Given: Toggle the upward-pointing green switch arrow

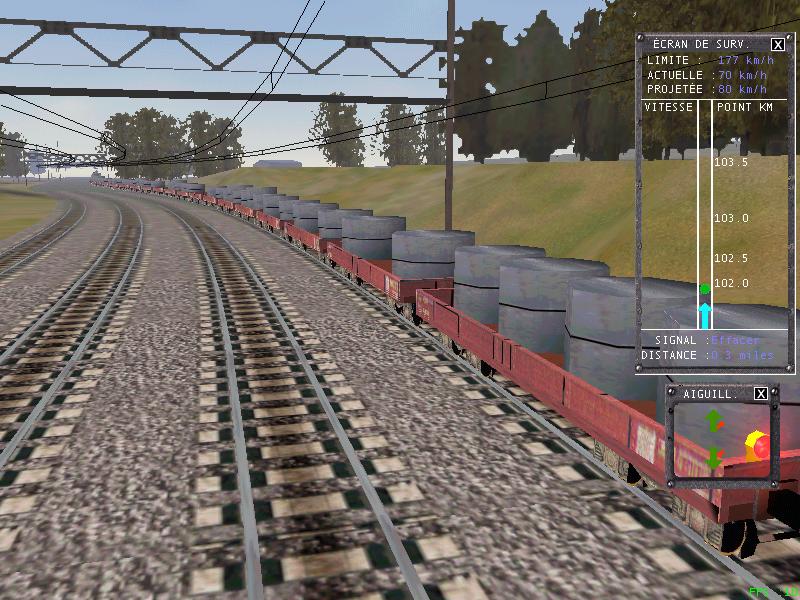Looking at the screenshot, I should point(714,421).
